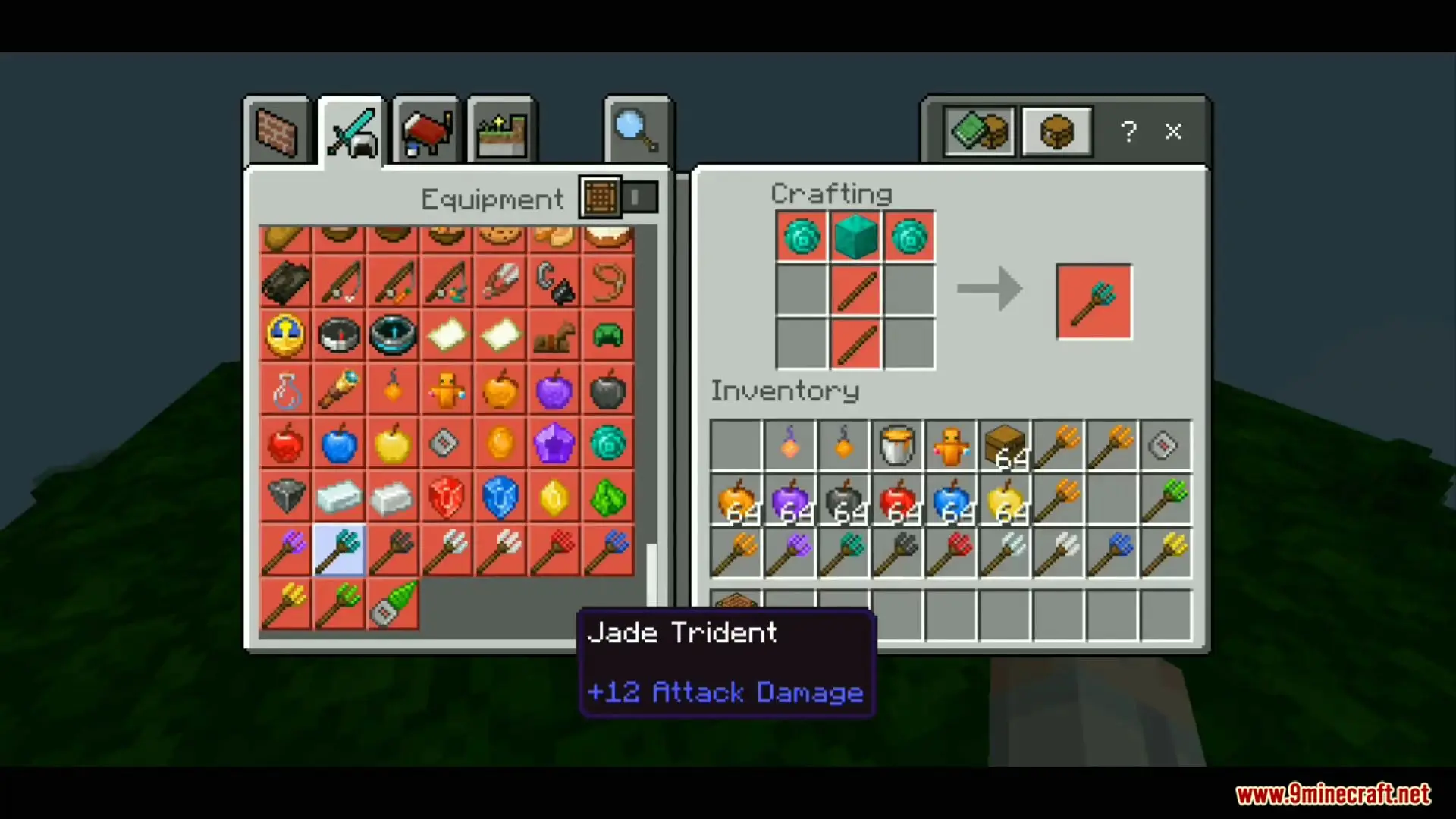Switch to the crafting table block layout
Screen dimensions: 1456x819
[1056, 131]
